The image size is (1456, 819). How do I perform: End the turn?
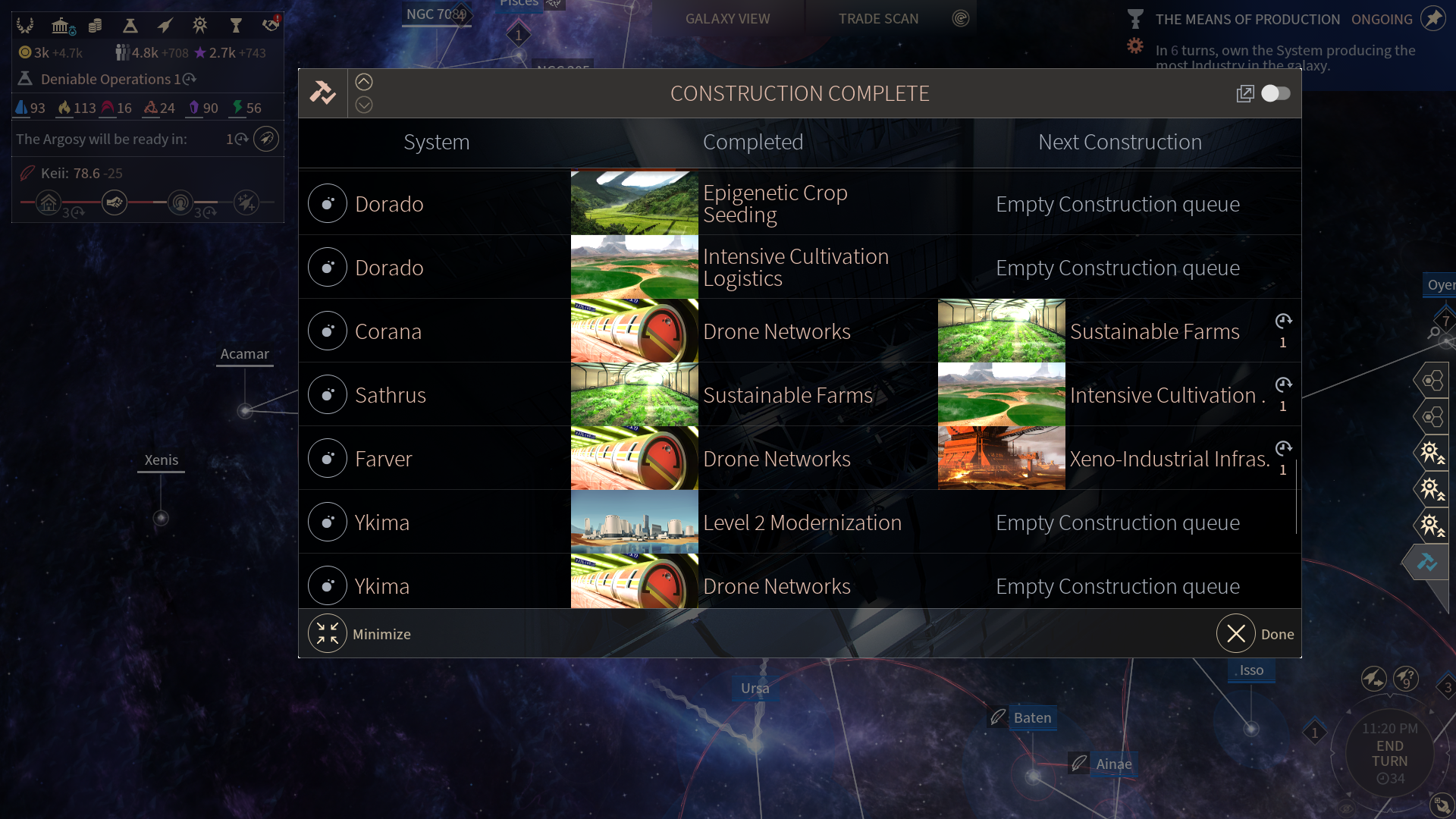point(1389,754)
